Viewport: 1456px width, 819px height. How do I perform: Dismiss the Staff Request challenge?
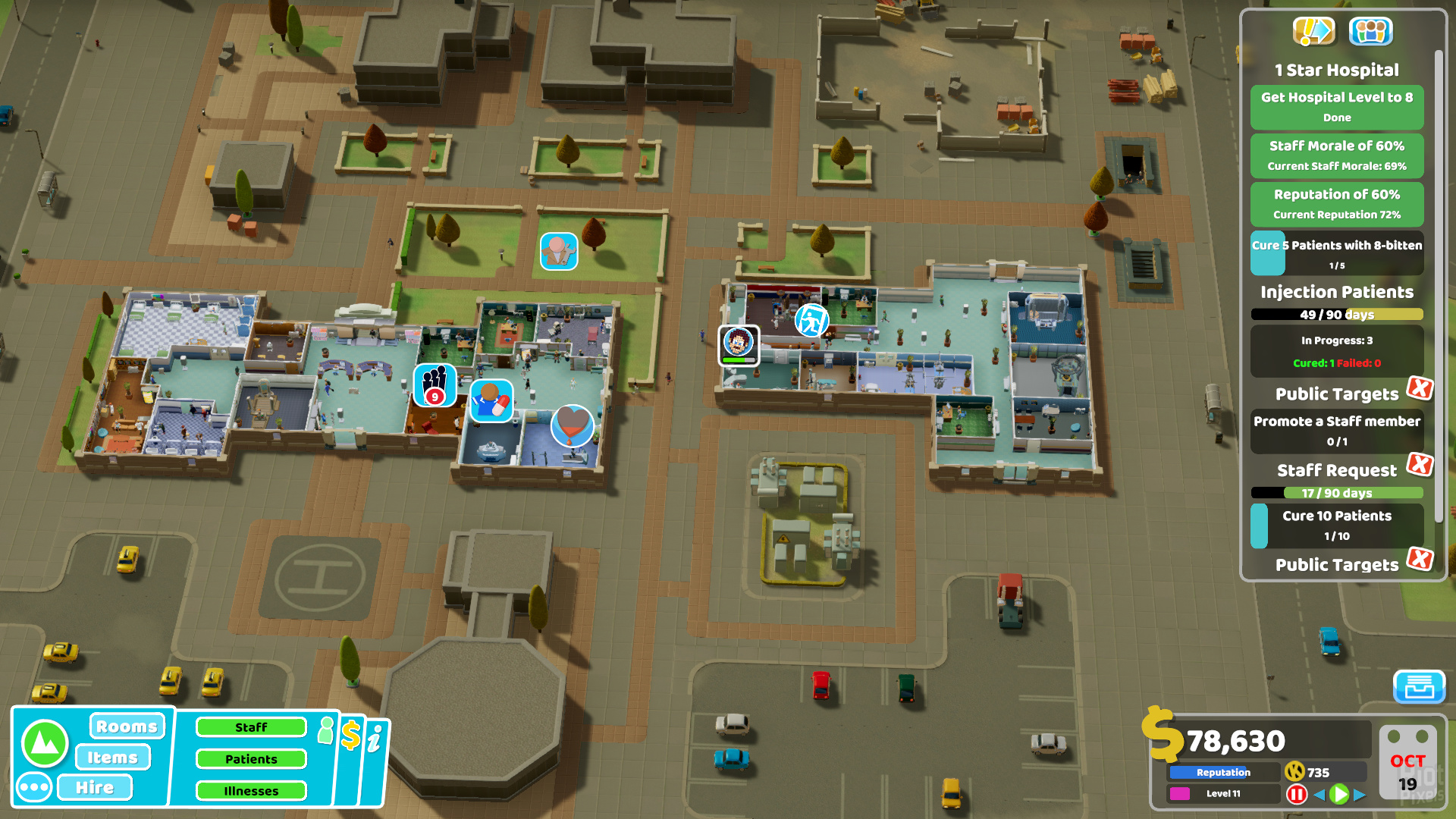pyautogui.click(x=1420, y=464)
